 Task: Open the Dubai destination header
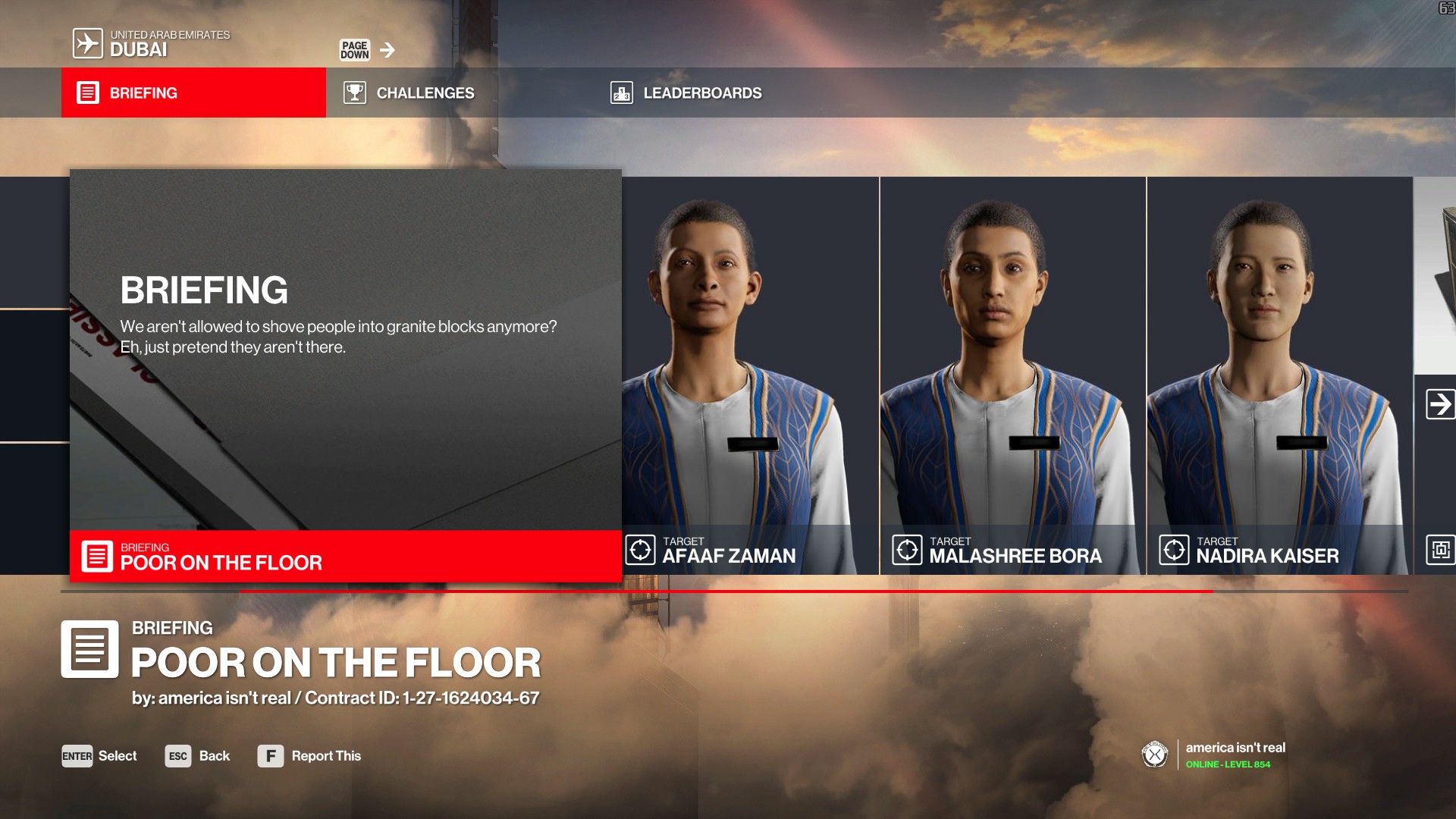point(152,43)
